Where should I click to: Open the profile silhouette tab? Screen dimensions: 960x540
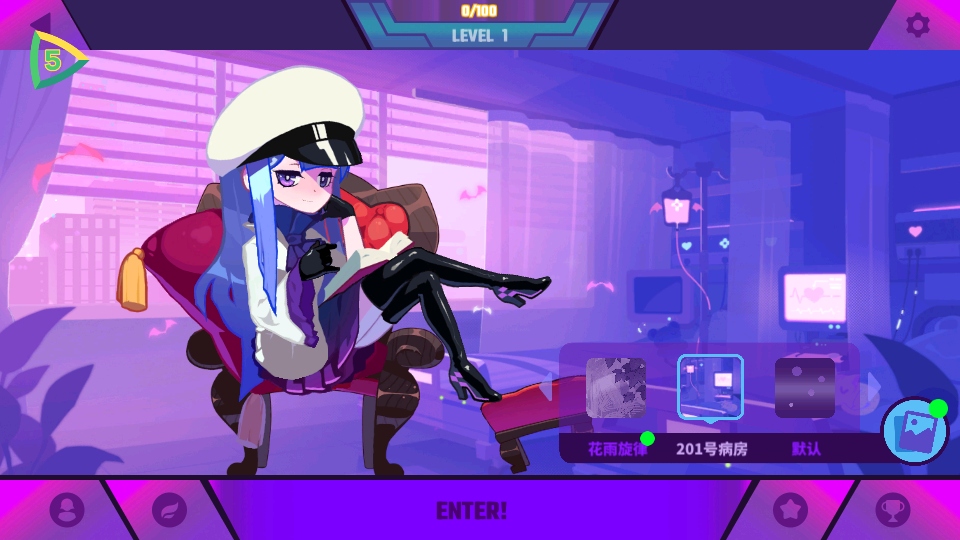tap(66, 510)
